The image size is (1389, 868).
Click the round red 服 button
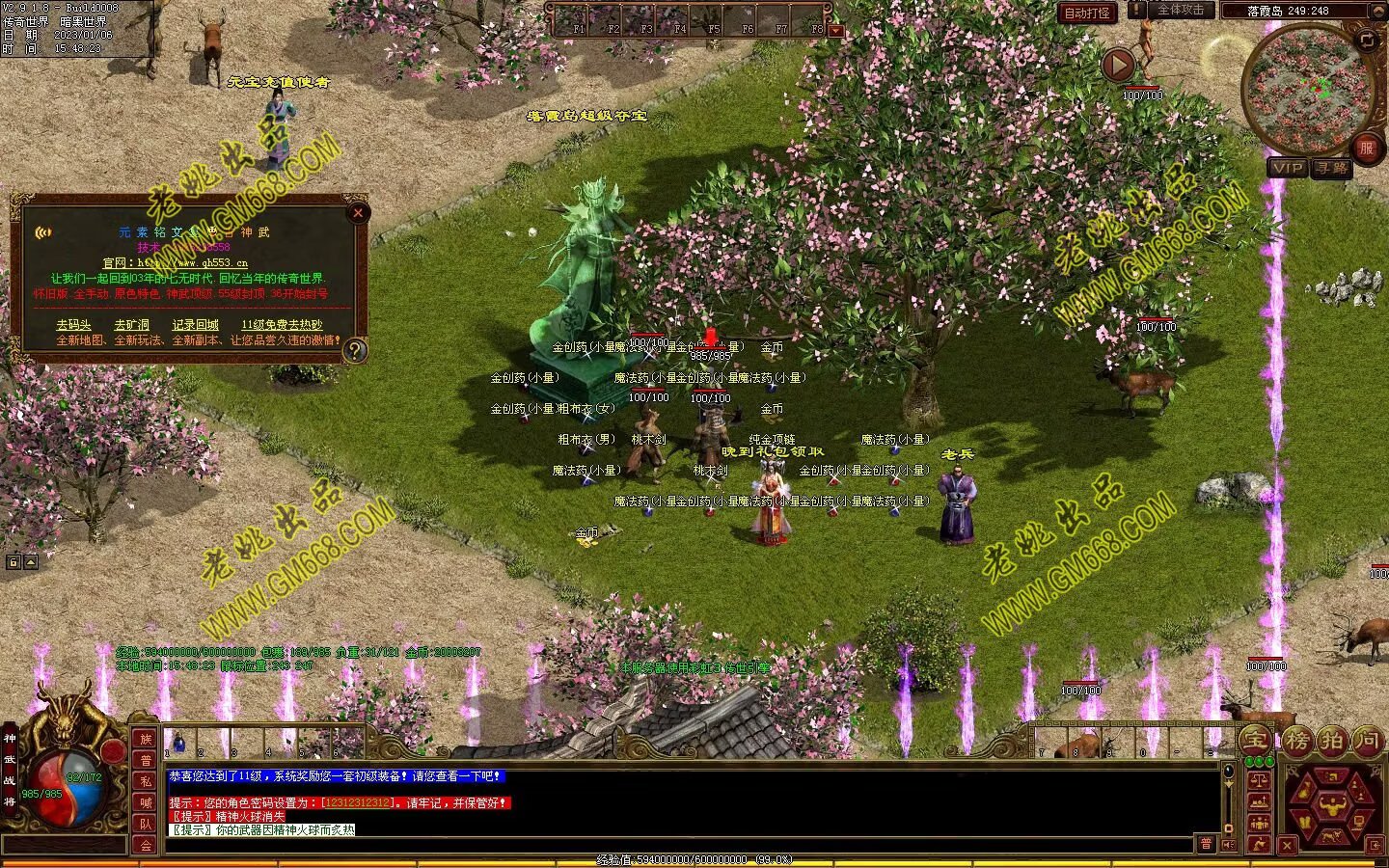(x=1366, y=148)
